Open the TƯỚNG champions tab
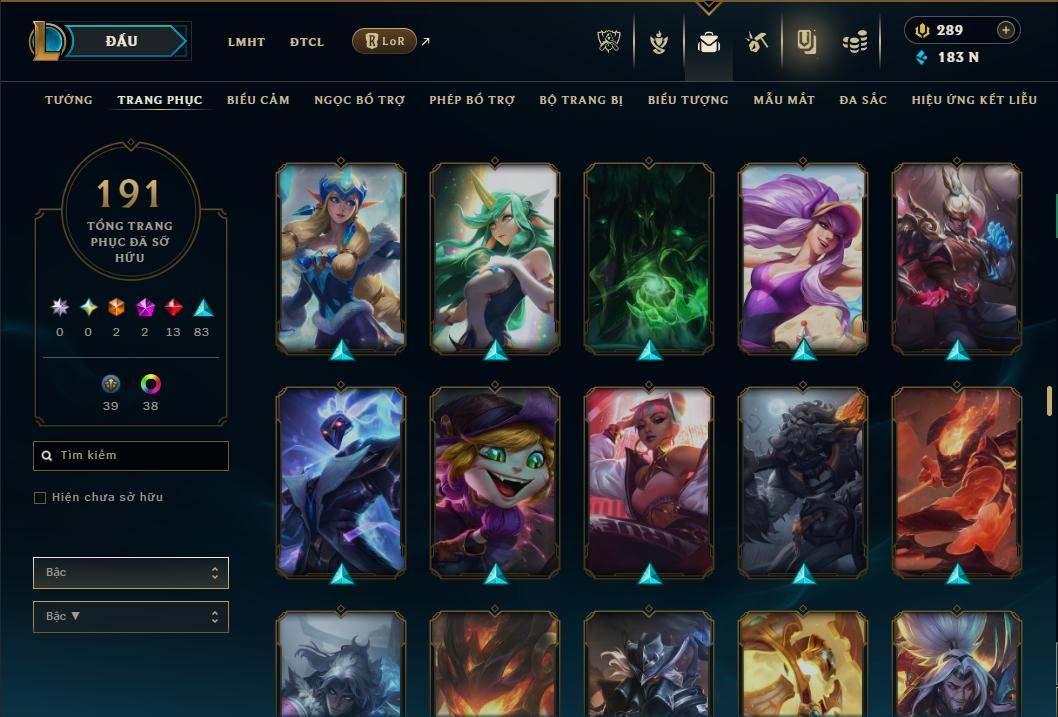Screen dimensions: 1058x717 coord(69,100)
